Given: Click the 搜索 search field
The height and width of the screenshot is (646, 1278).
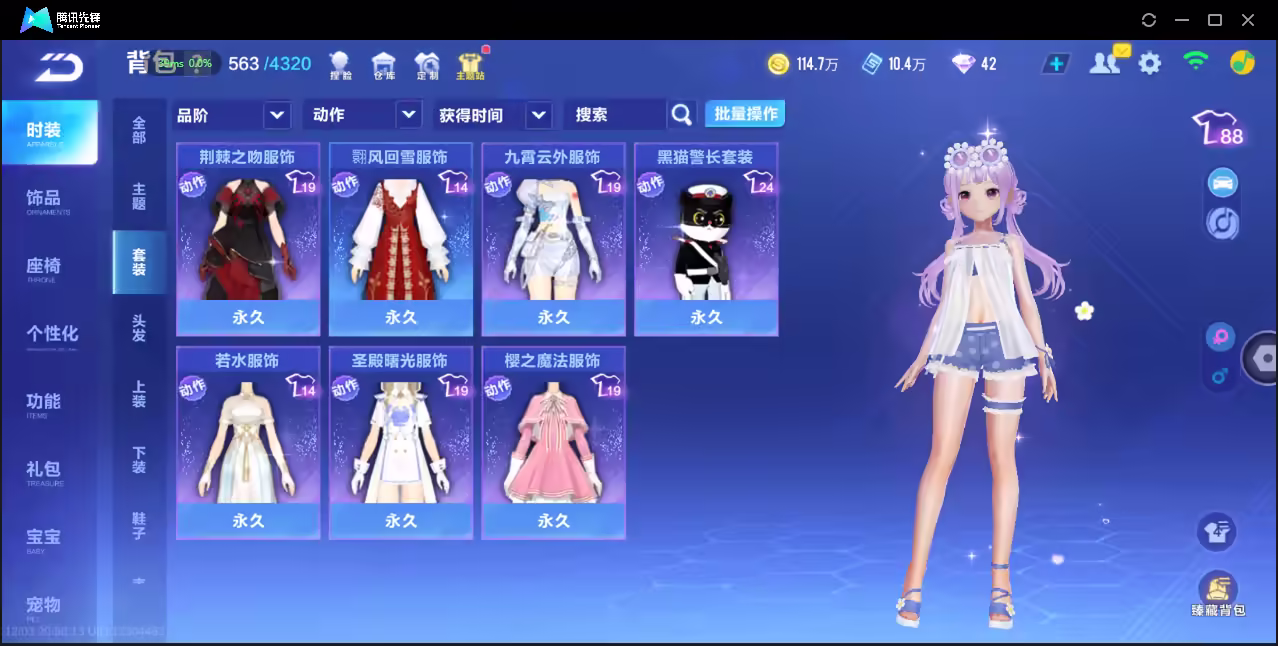Looking at the screenshot, I should click(615, 115).
